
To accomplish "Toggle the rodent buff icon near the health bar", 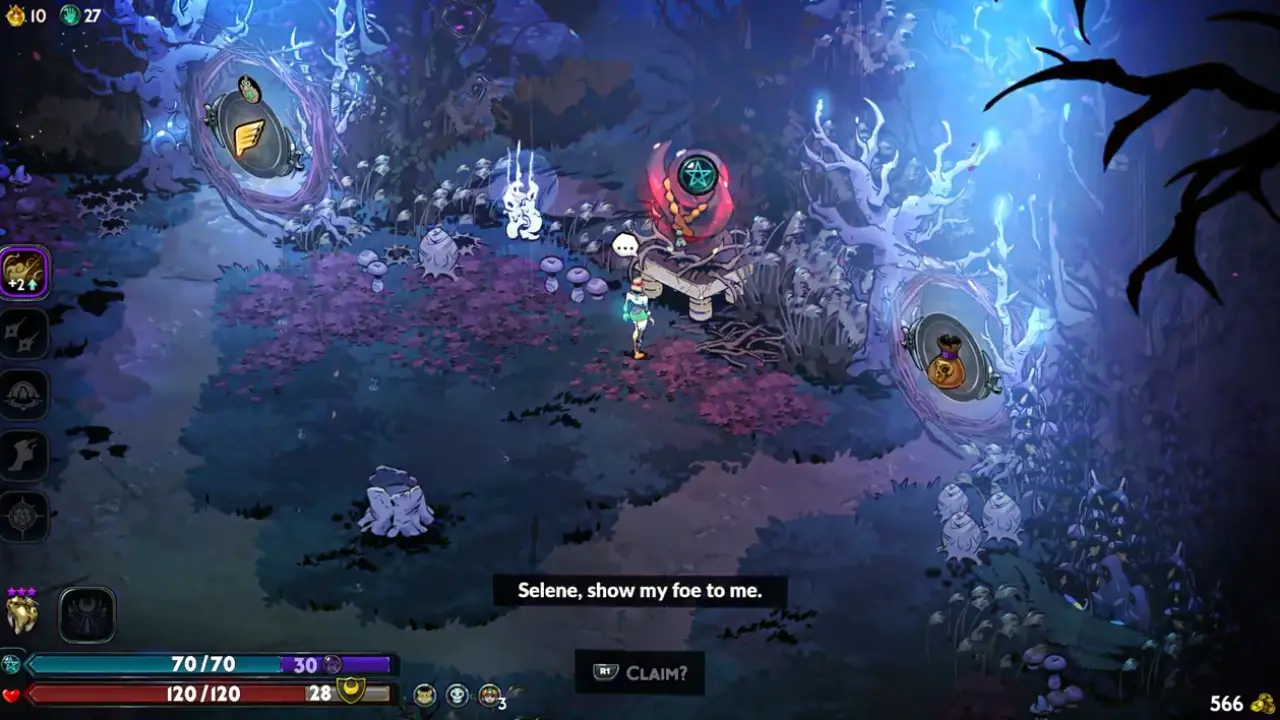I will [x=424, y=694].
